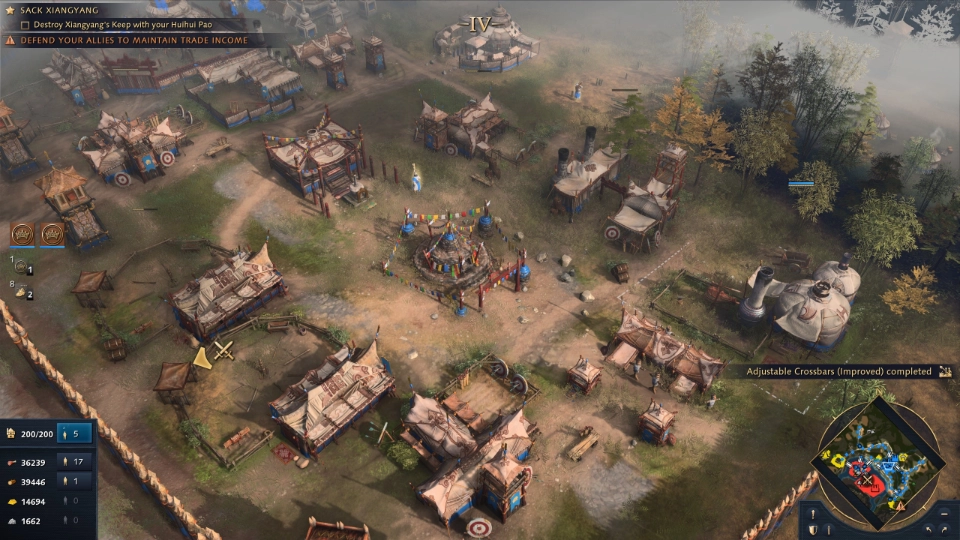Open the Sack Xiangyang objectives panel header

pos(60,10)
